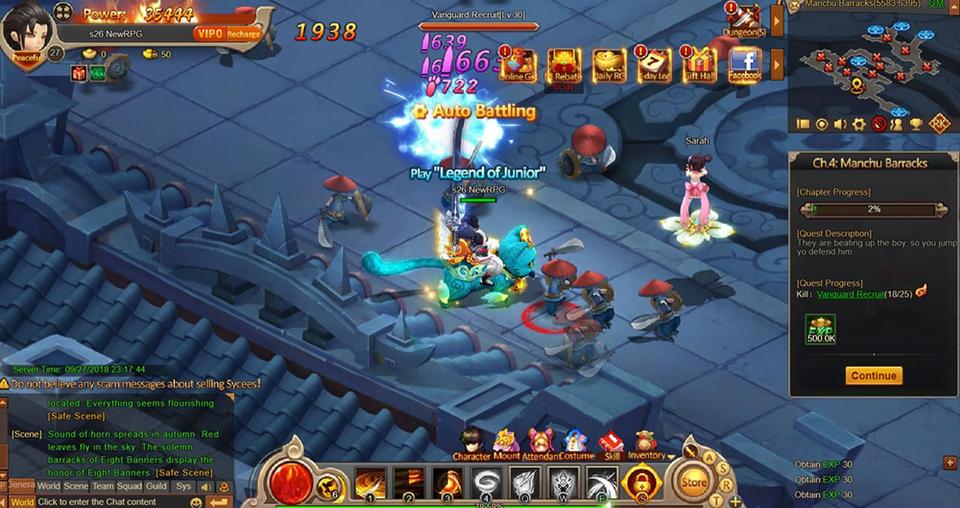
Task: Open the Character menu
Action: click(x=471, y=443)
